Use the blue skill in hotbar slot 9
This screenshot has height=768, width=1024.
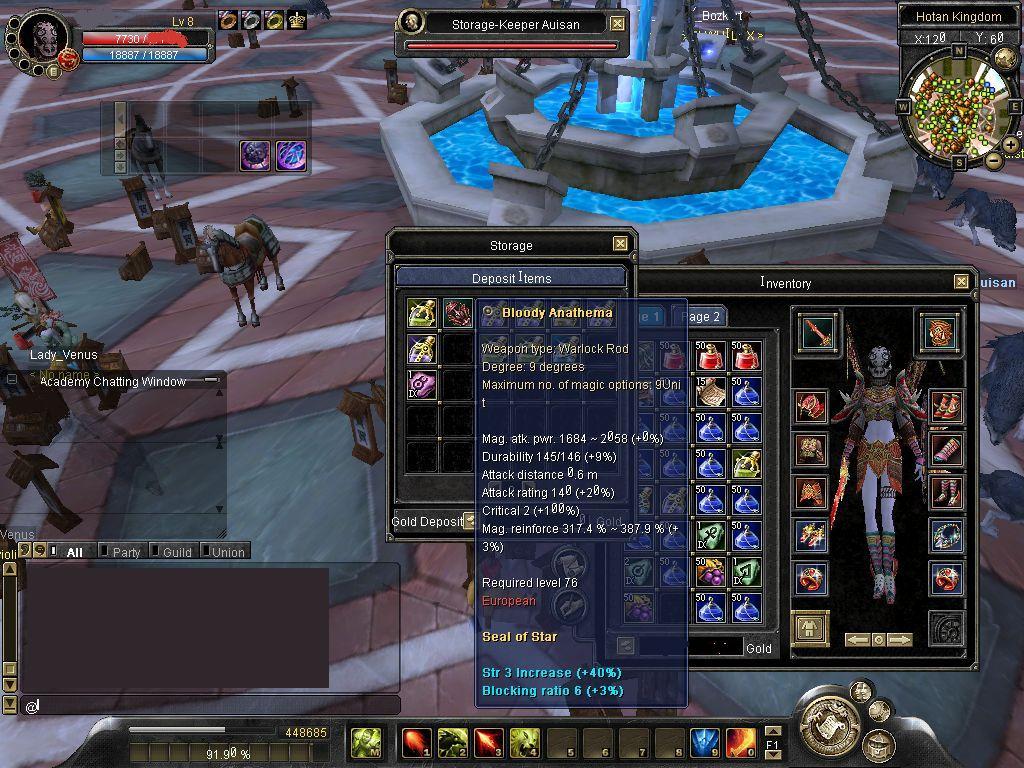[x=704, y=743]
